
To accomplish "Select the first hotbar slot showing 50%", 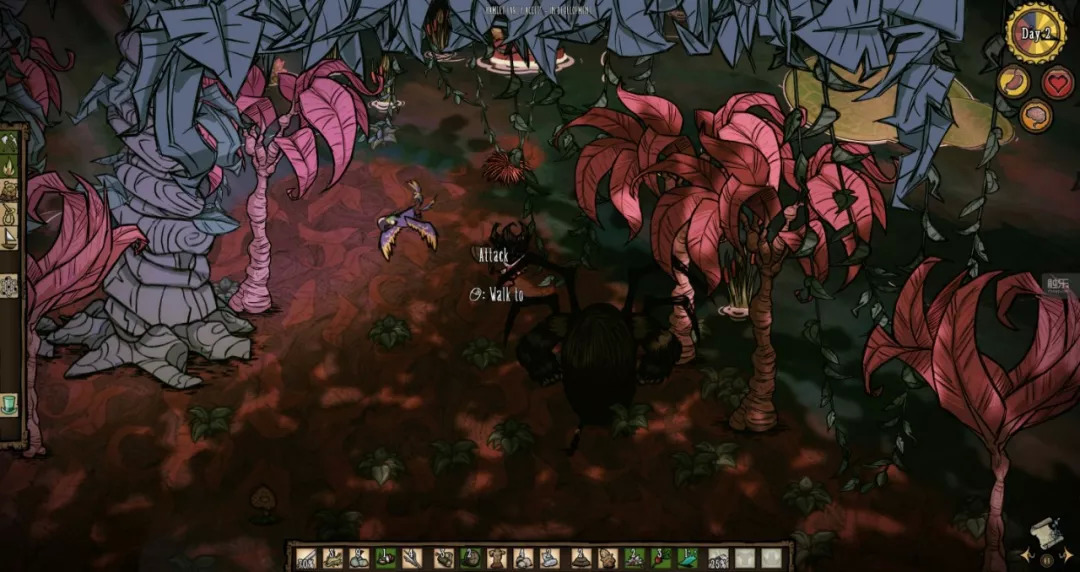I will (x=305, y=558).
